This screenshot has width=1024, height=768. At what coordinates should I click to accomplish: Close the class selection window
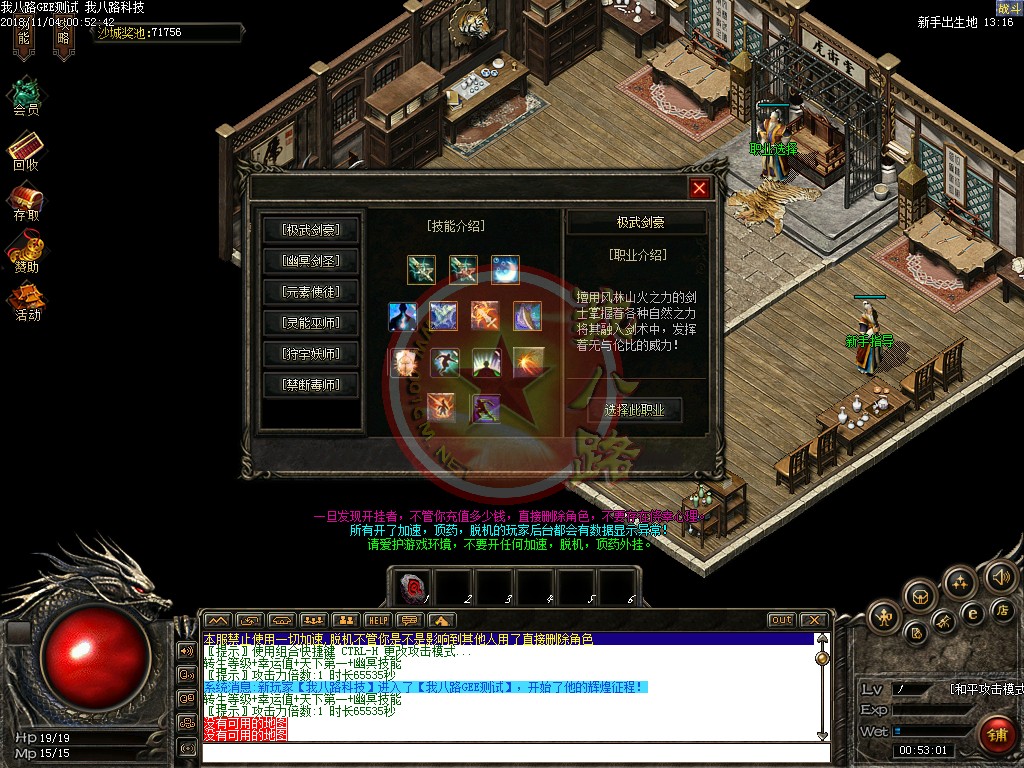coord(699,188)
